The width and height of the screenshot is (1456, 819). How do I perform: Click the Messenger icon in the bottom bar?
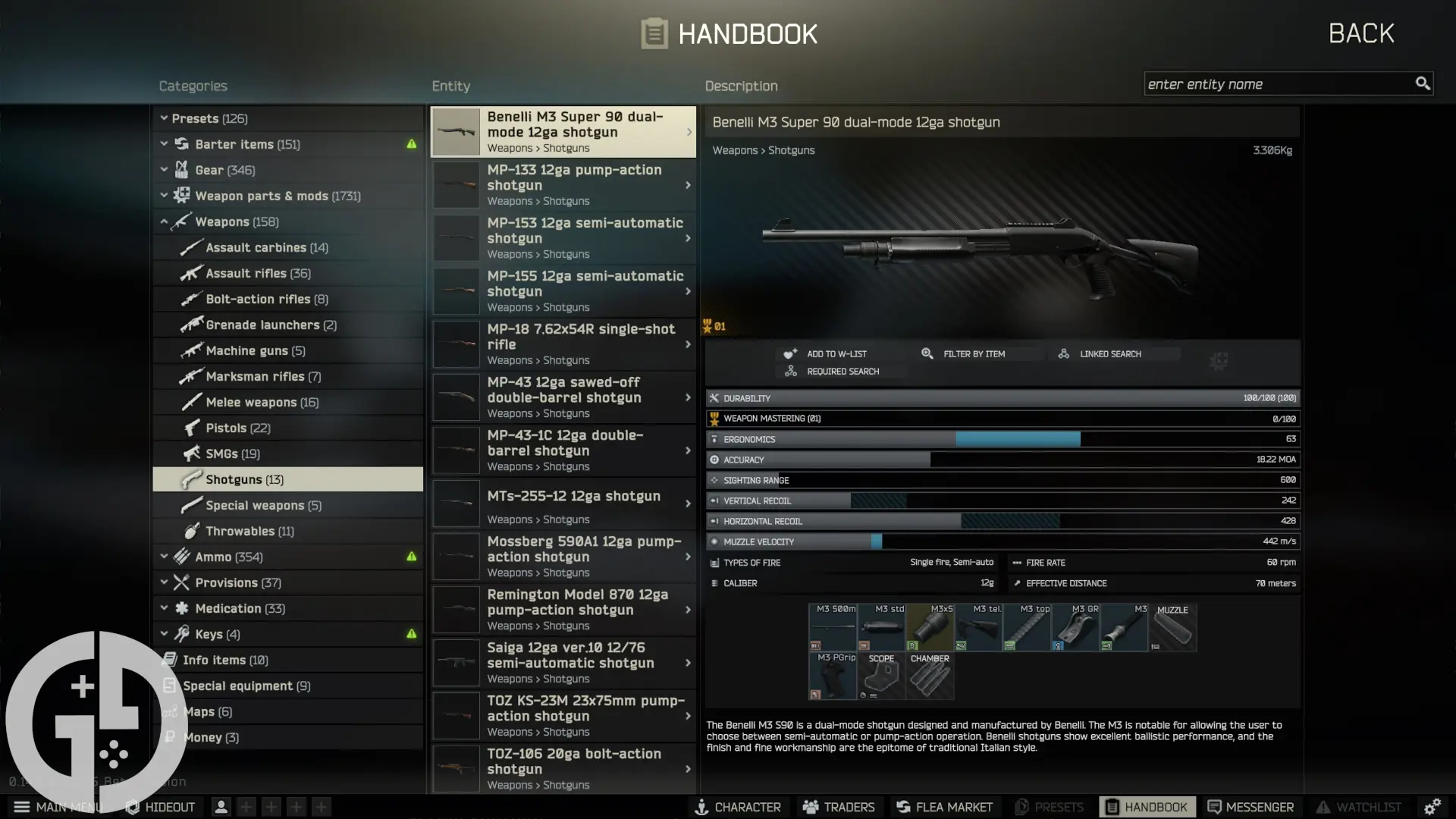(x=1252, y=807)
